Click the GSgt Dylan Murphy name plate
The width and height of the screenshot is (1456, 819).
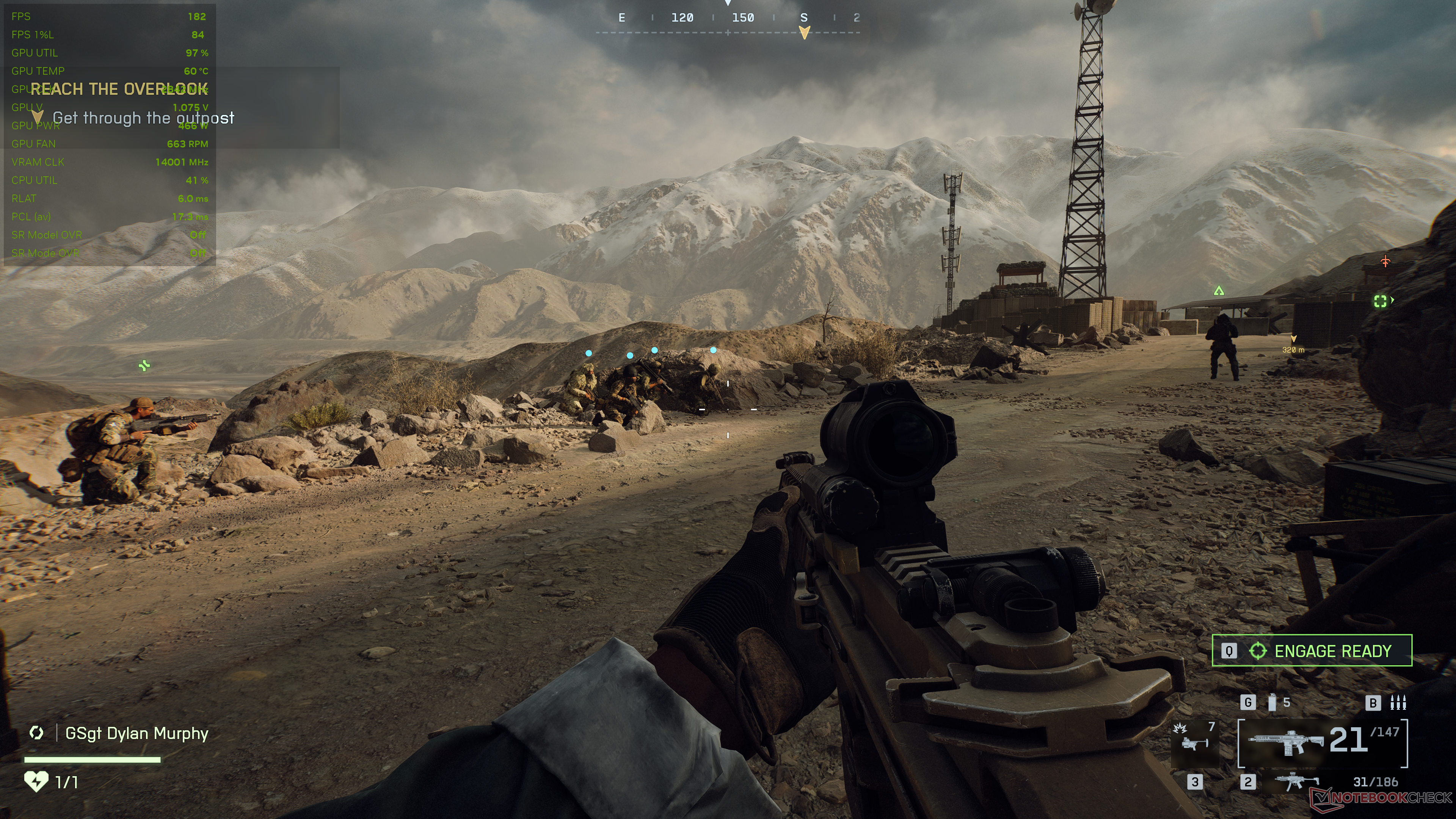[136, 733]
